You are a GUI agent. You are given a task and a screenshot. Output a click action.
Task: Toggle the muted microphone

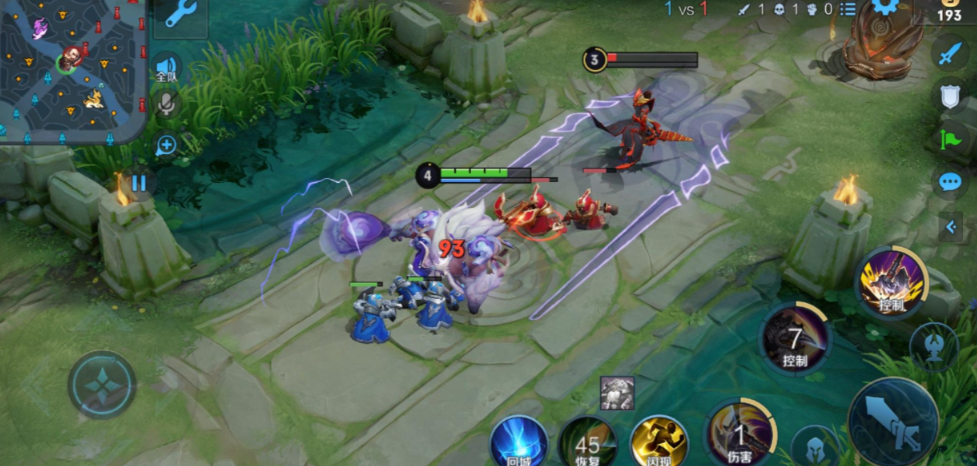pos(166,104)
